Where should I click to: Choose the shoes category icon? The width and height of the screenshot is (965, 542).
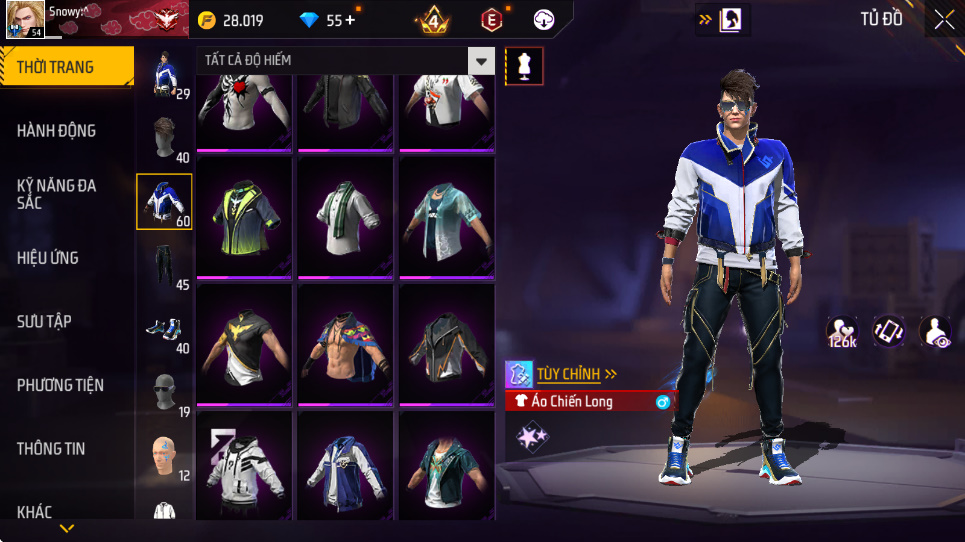162,329
